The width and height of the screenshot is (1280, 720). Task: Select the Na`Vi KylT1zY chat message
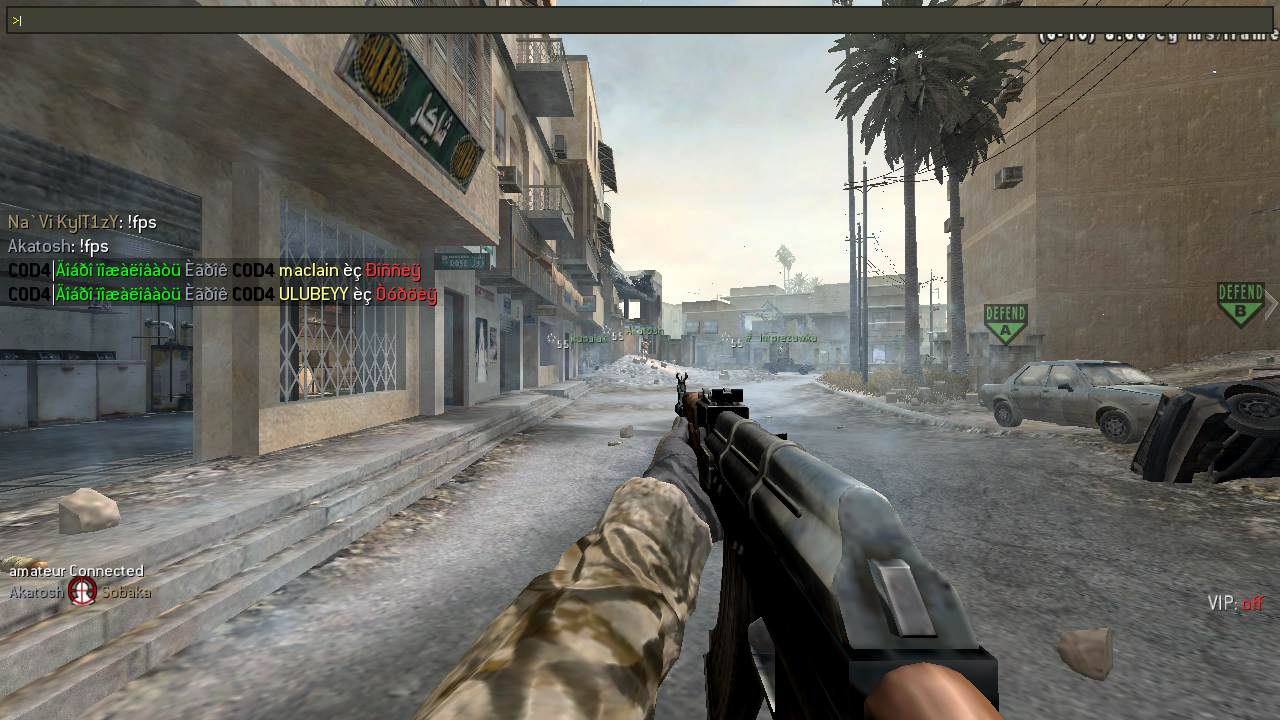82,222
